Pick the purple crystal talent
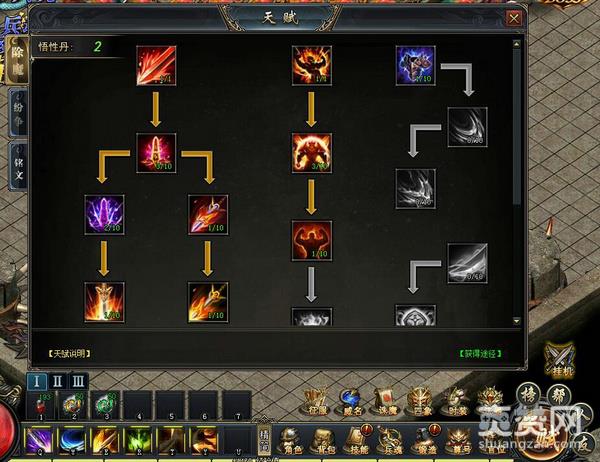Viewport: 600px width, 462px height. point(105,214)
